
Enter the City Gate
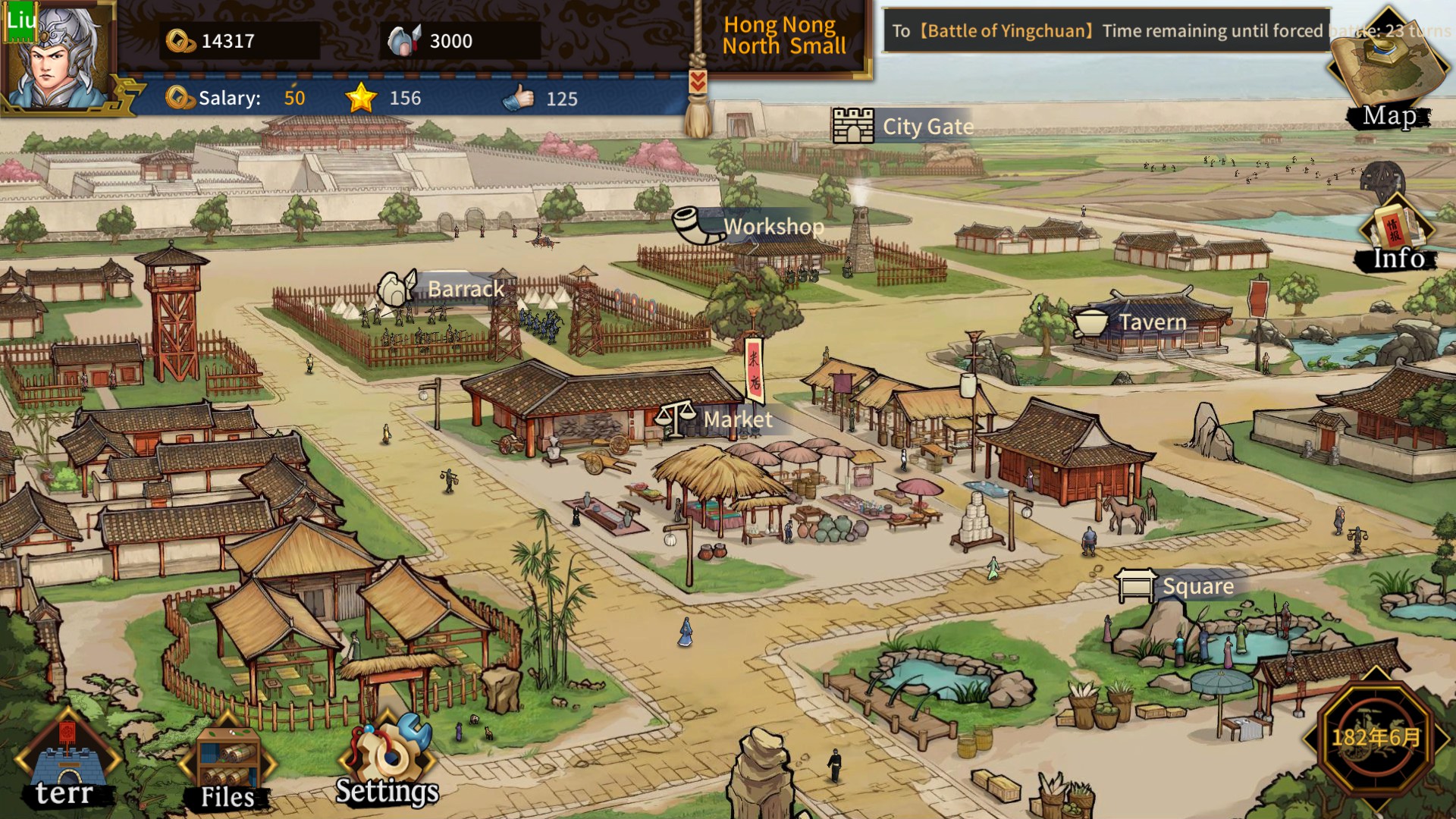(904, 126)
